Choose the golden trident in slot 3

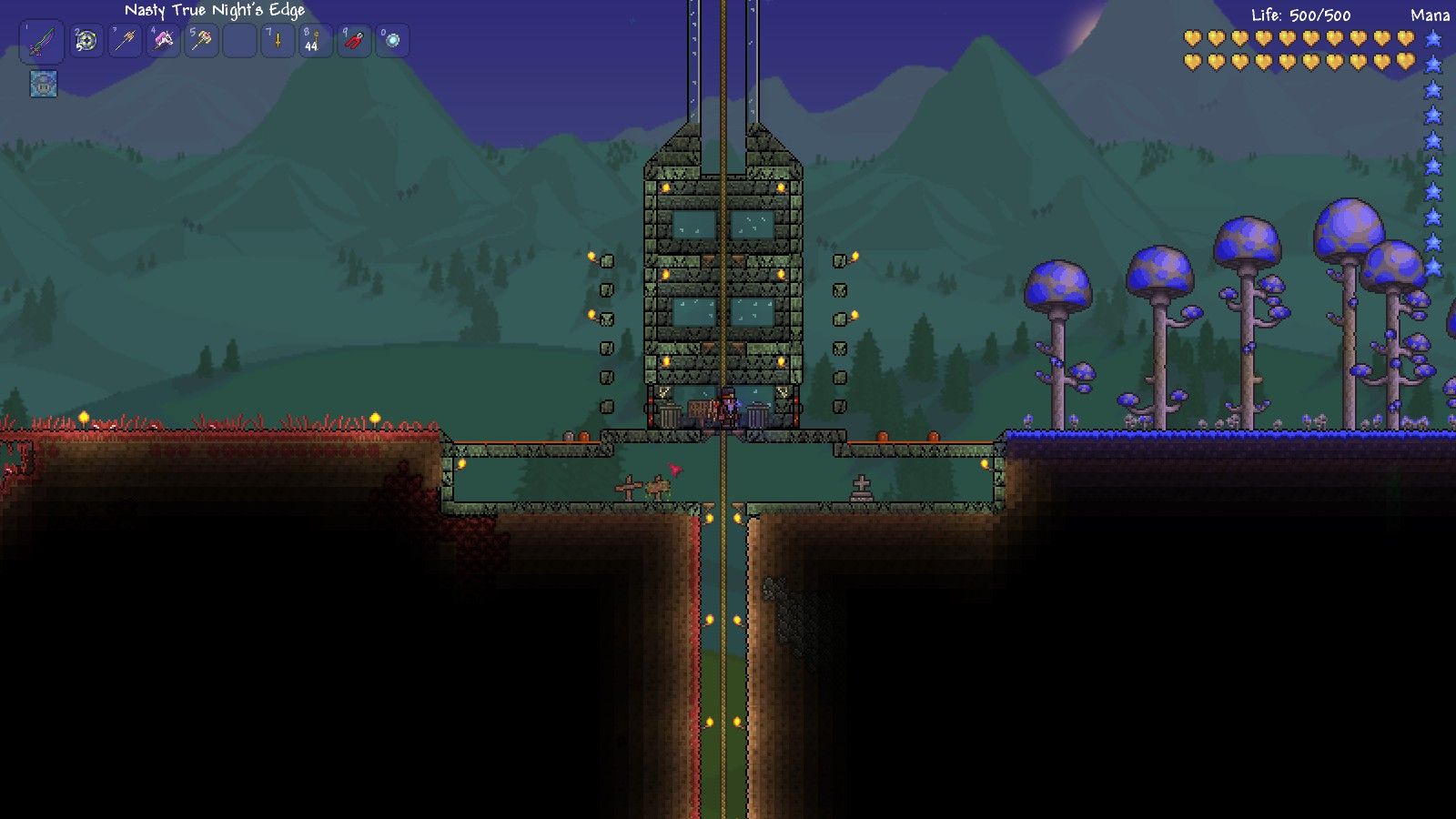click(125, 41)
